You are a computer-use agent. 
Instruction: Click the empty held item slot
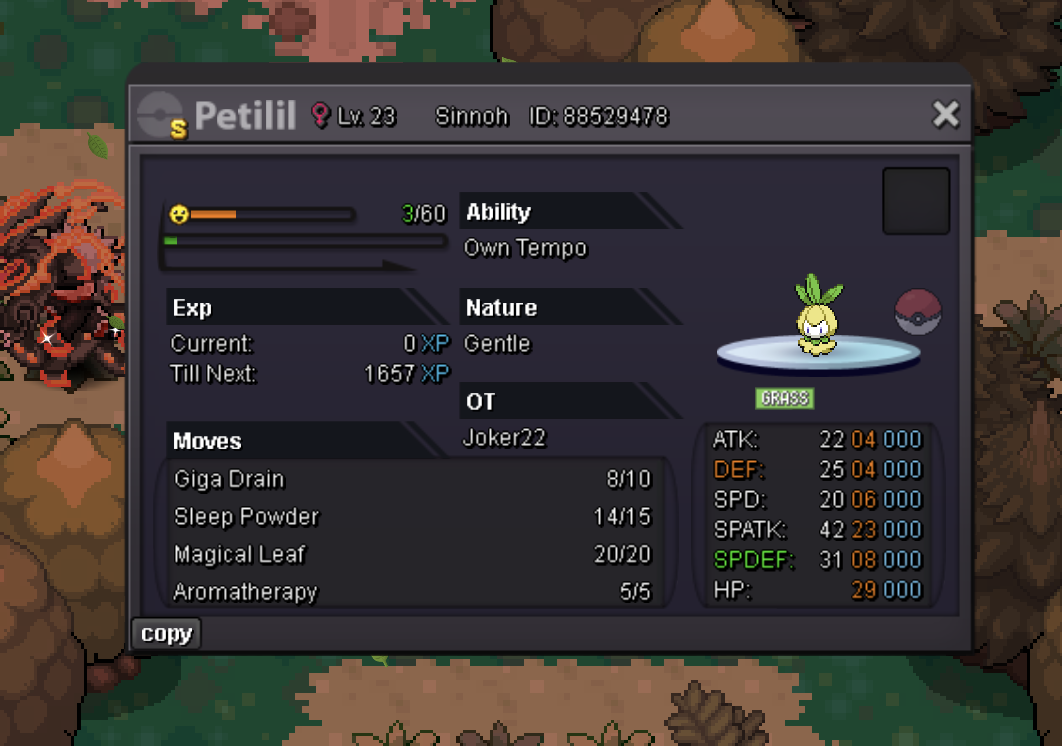click(x=916, y=201)
